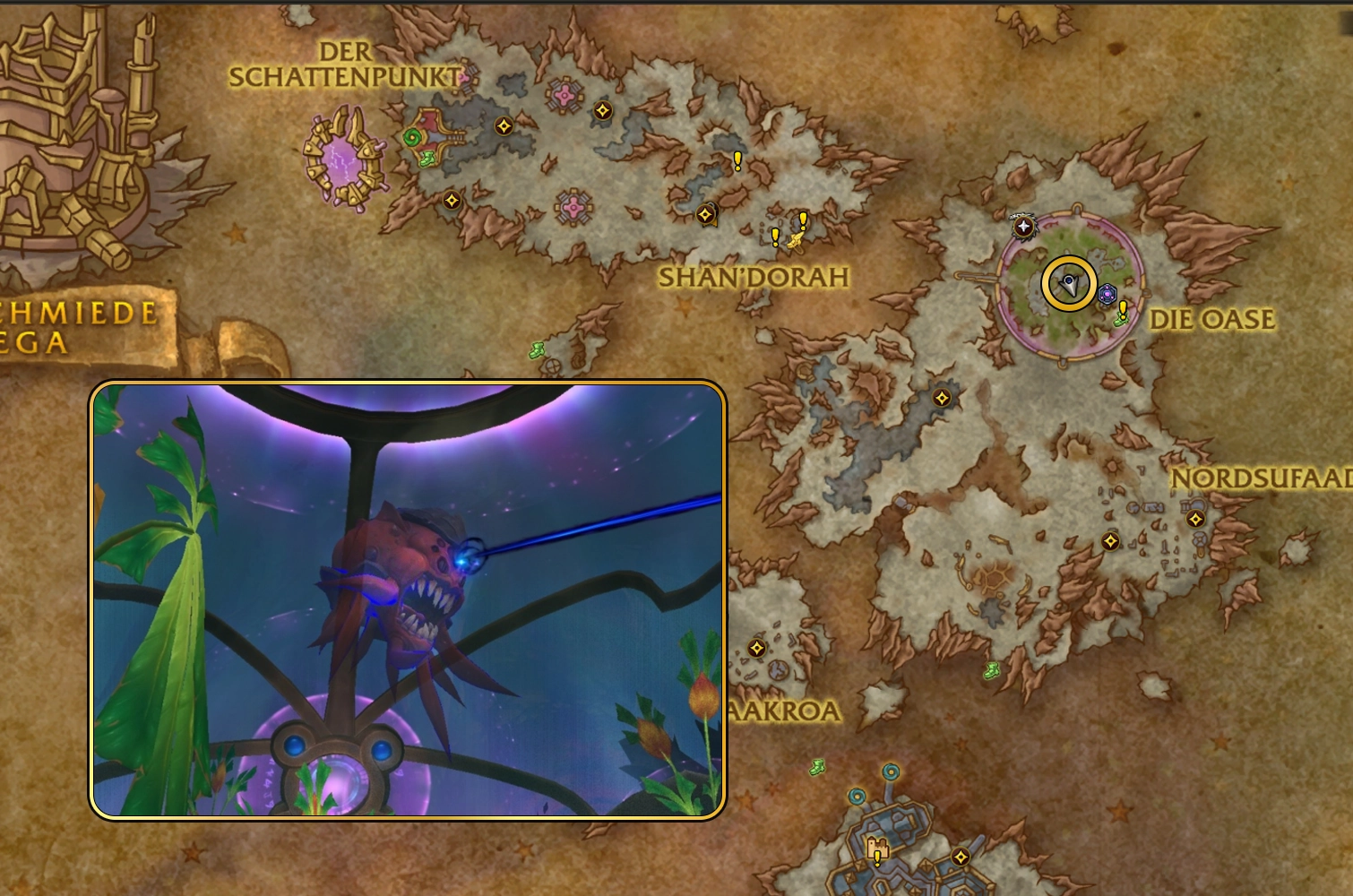
Task: Open the green portal icon at Der Schattenpunkt
Action: coord(410,137)
